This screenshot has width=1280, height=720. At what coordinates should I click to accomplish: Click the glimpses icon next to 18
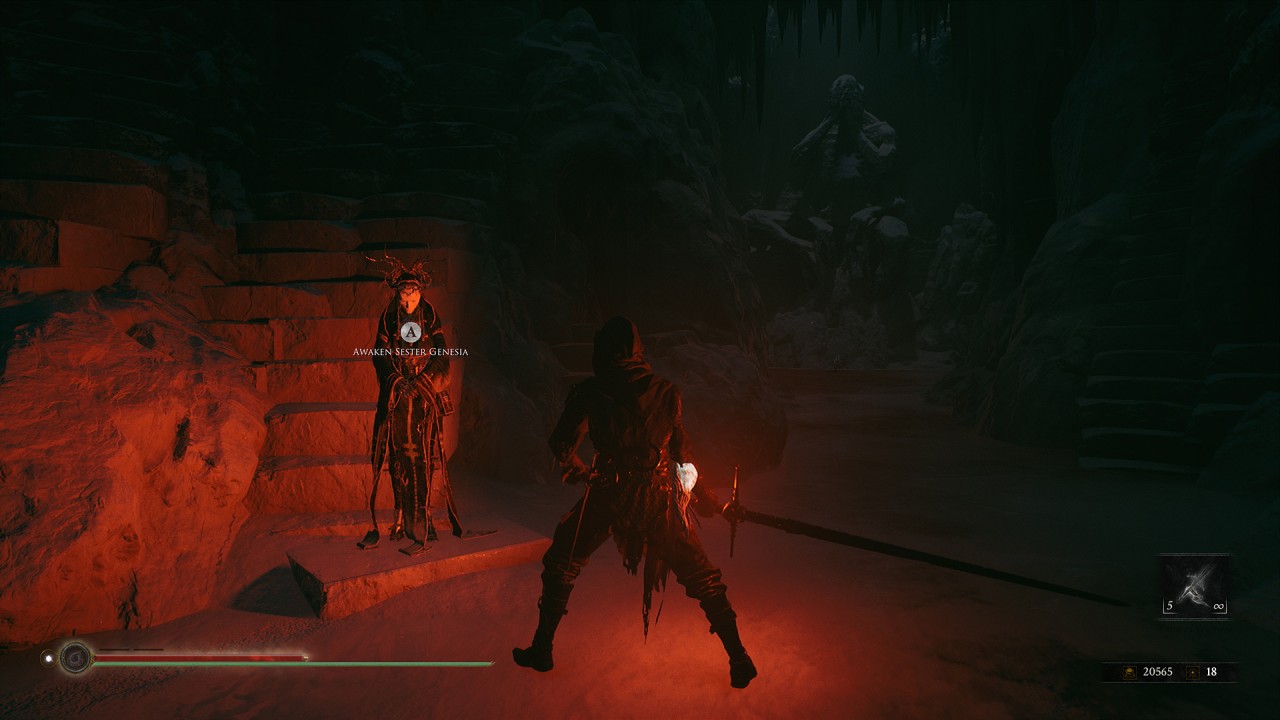coord(1191,672)
